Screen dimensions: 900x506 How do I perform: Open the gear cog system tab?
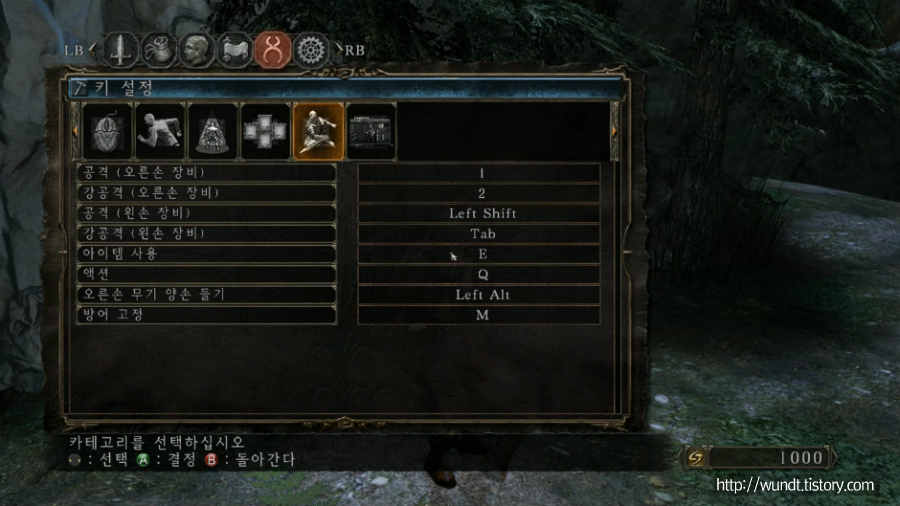[x=313, y=49]
